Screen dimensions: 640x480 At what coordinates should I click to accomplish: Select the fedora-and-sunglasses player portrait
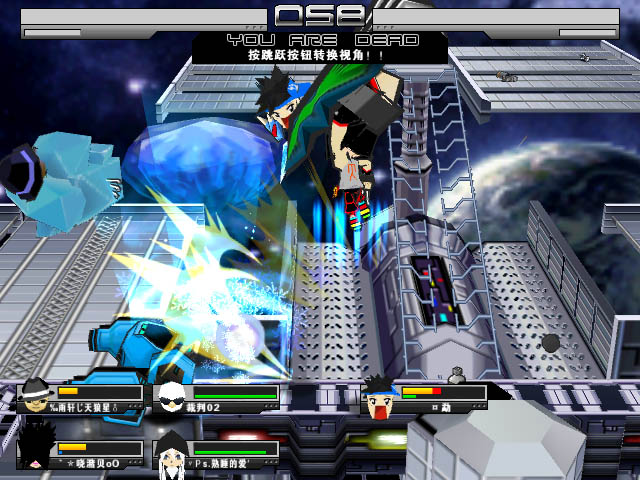point(33,391)
